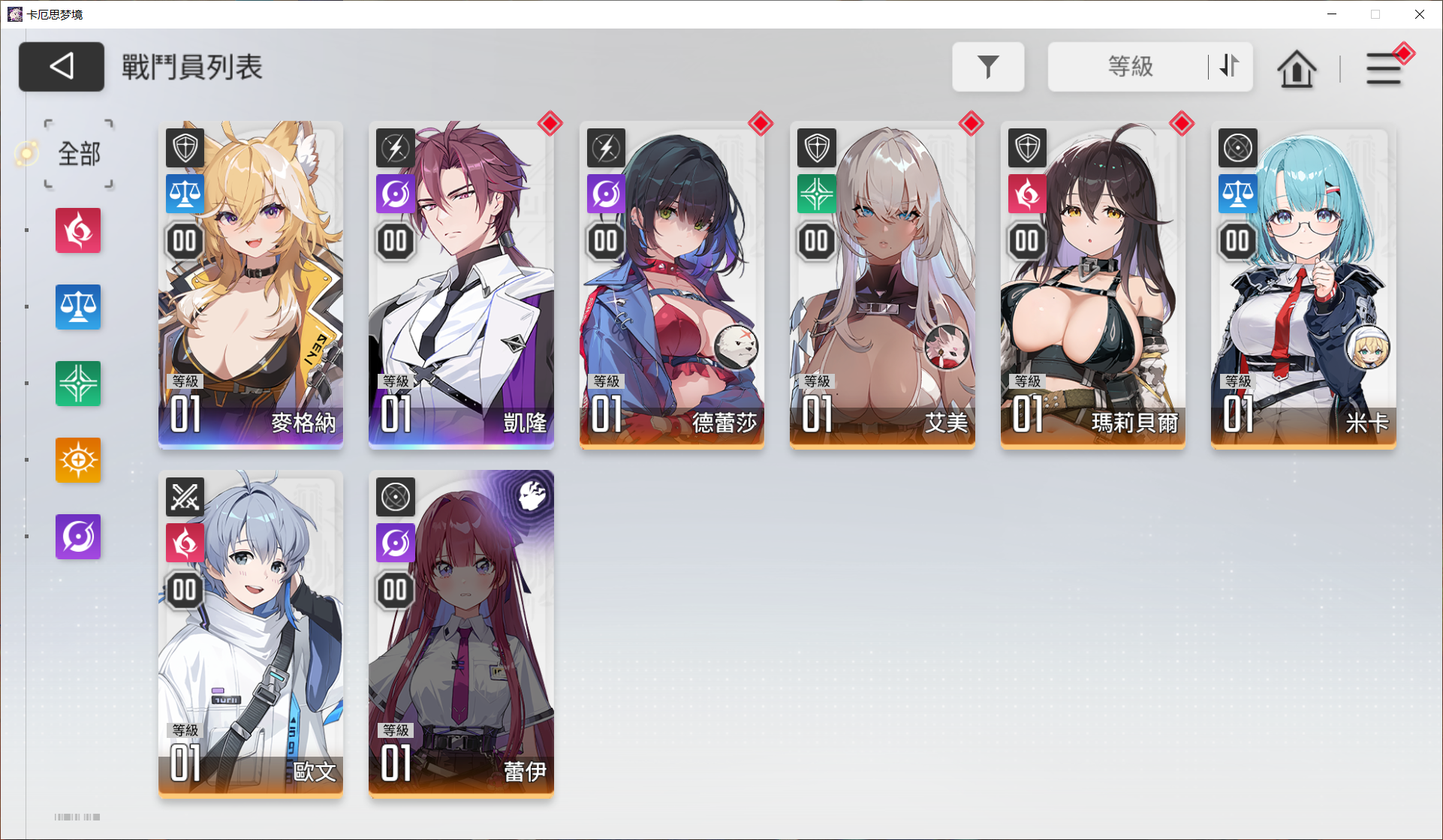Open the 等級 sort dropdown
The width and height of the screenshot is (1443, 840).
click(x=1129, y=67)
